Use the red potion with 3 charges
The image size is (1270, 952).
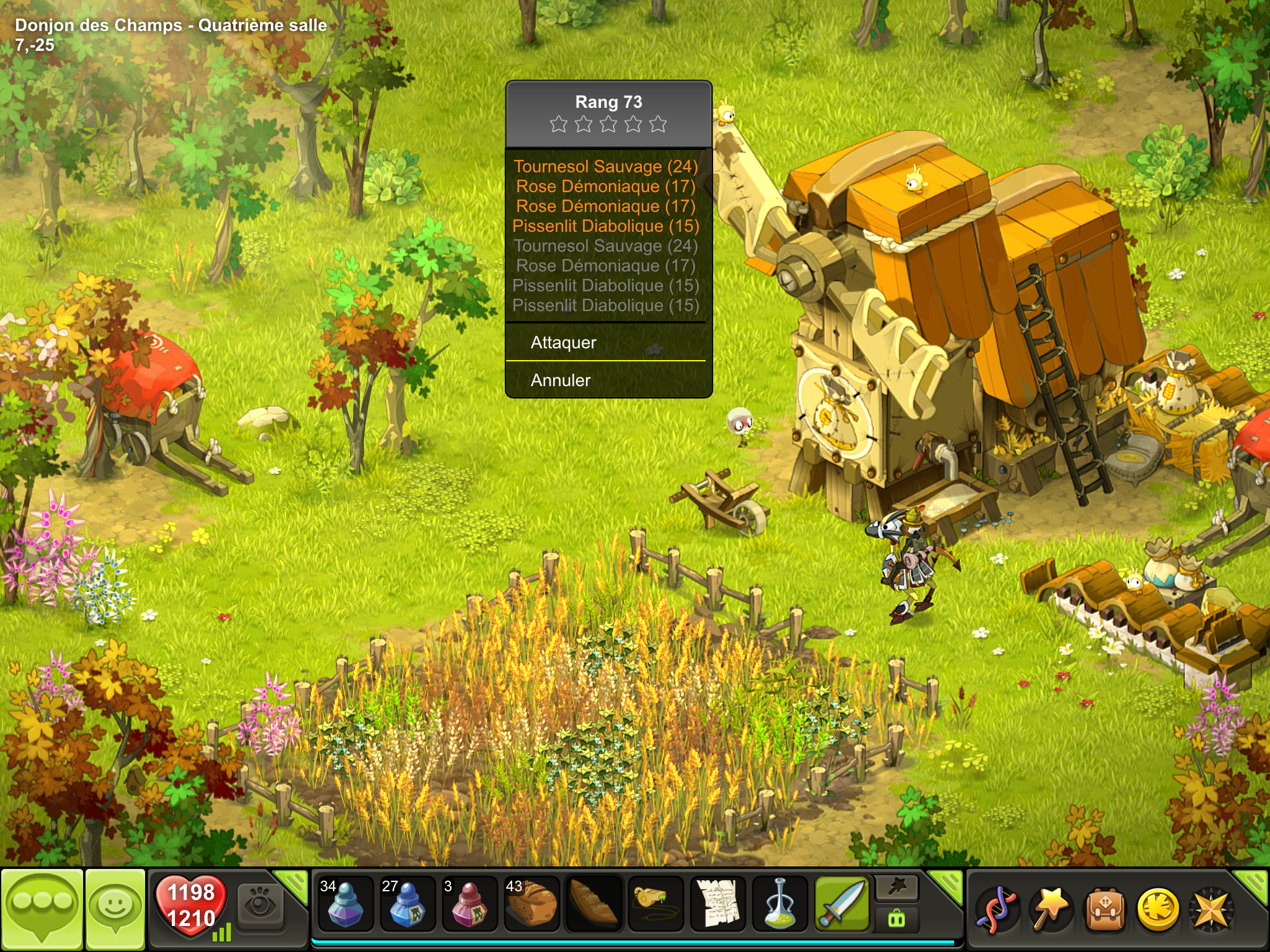(469, 904)
